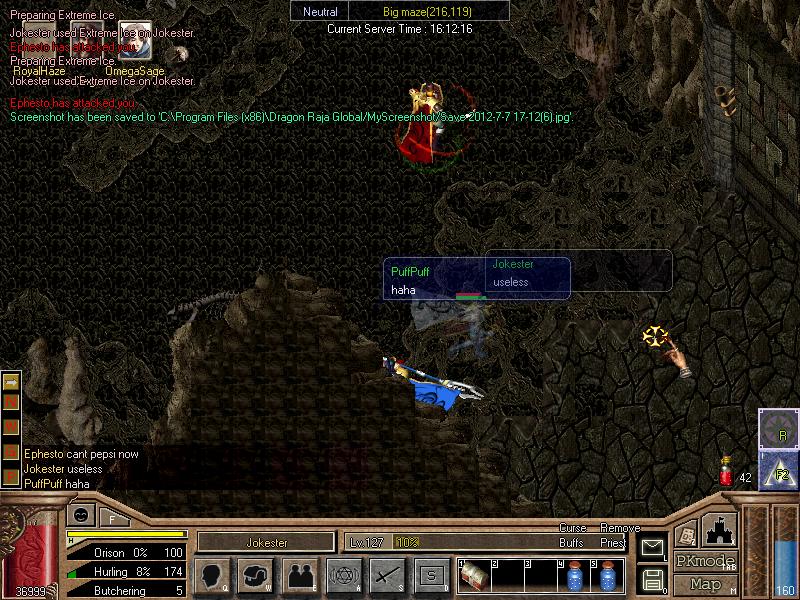Open the head silhouette status button

(213, 576)
